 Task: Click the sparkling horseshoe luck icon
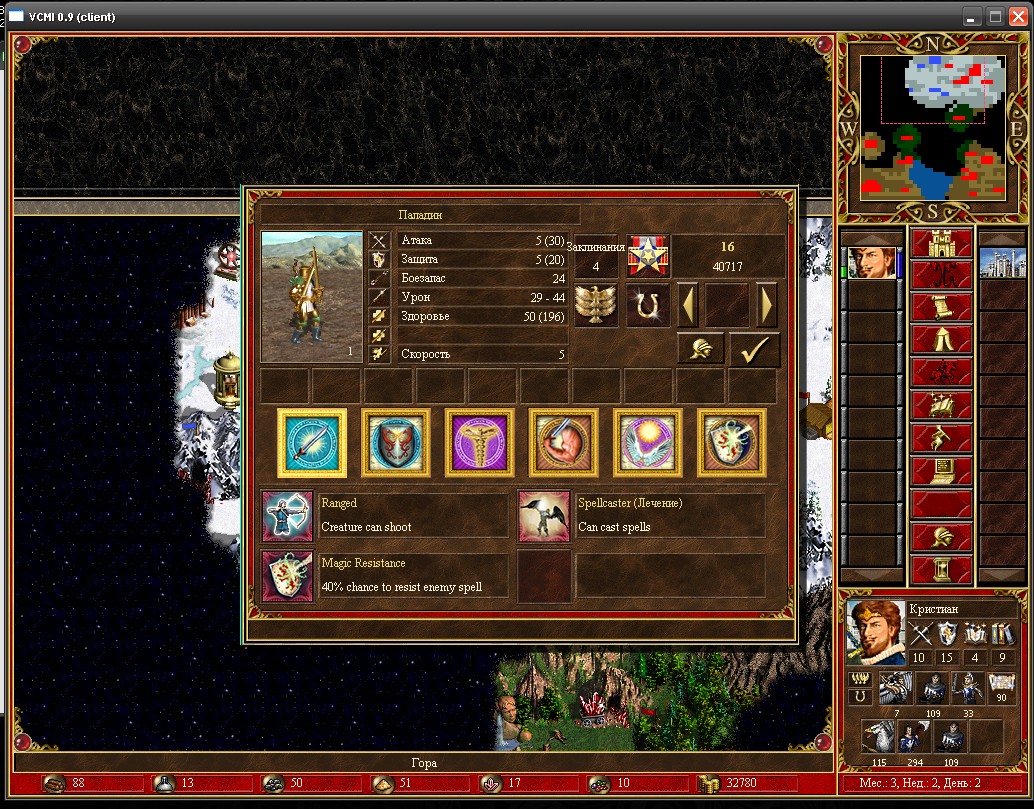click(x=648, y=305)
